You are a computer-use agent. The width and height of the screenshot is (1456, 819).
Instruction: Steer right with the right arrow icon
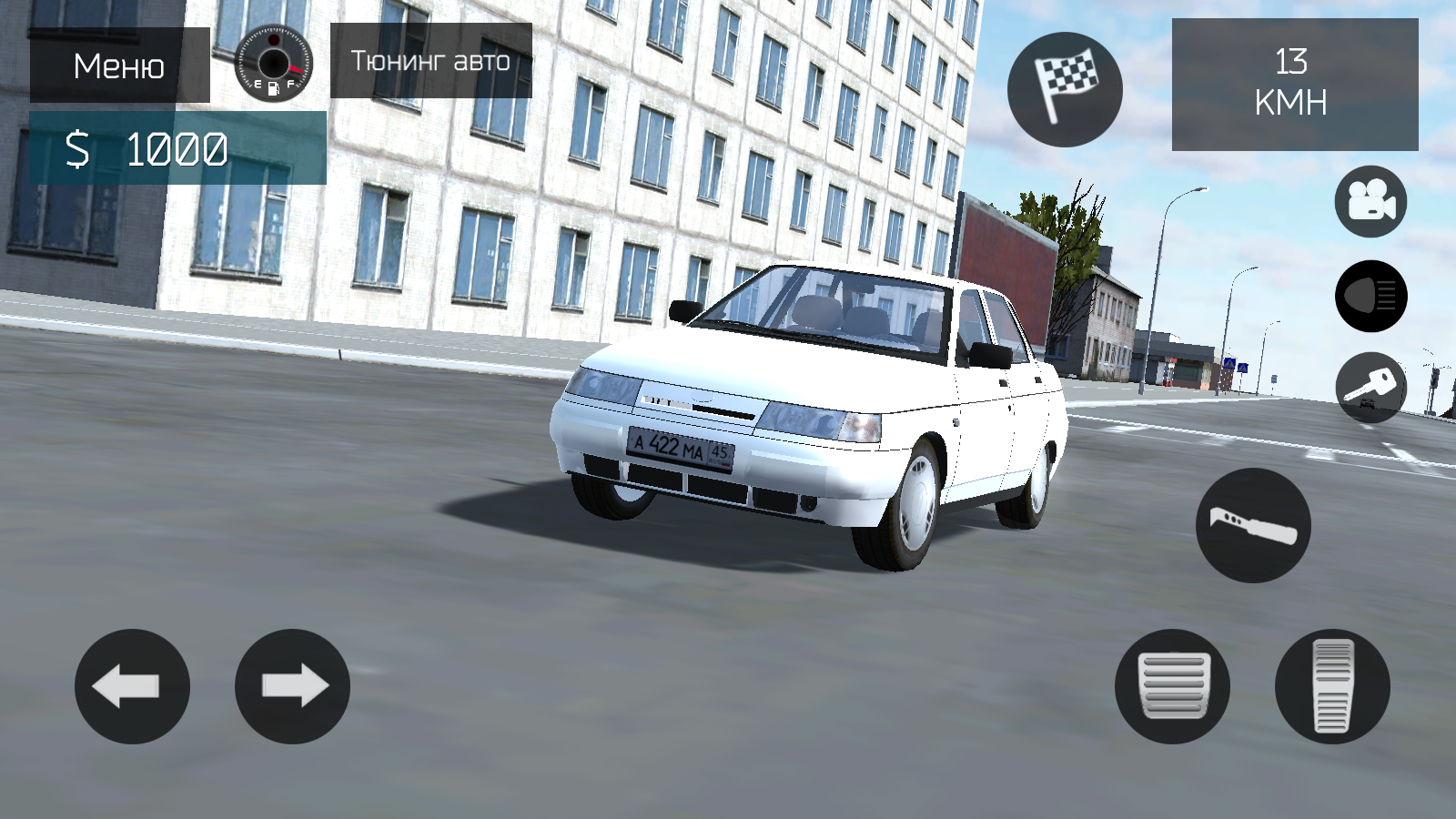291,687
